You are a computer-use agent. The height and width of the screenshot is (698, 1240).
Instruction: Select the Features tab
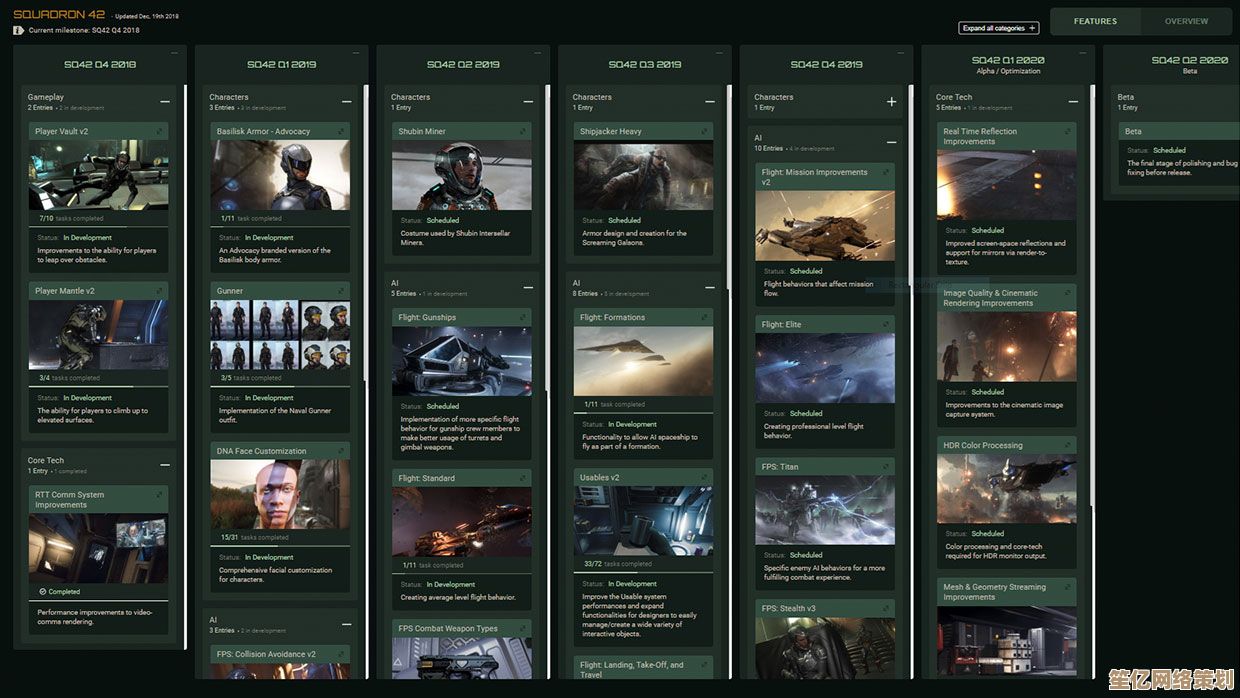tap(1095, 21)
